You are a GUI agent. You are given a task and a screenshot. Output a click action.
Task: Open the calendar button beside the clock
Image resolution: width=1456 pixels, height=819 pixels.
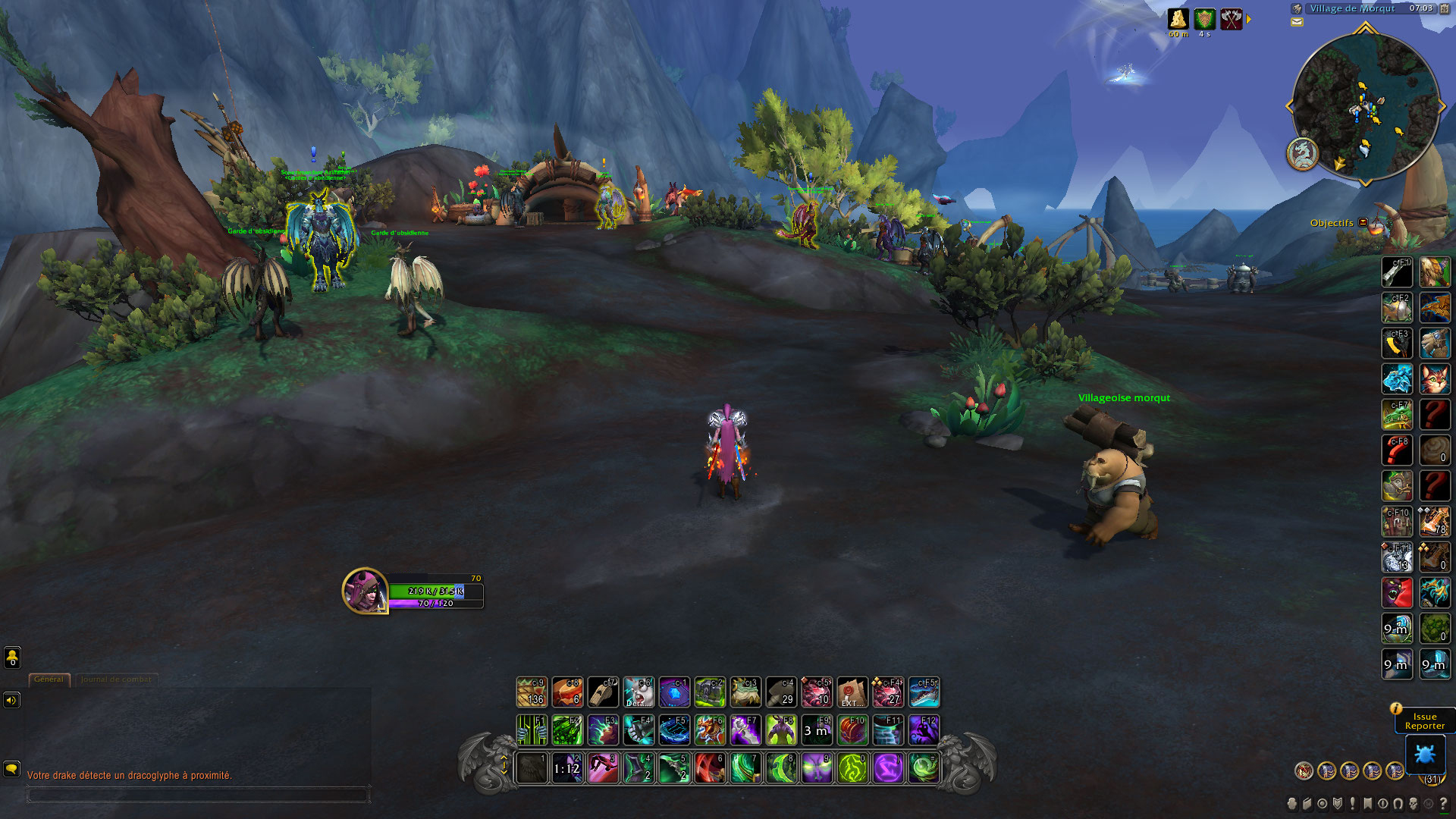(x=1444, y=8)
